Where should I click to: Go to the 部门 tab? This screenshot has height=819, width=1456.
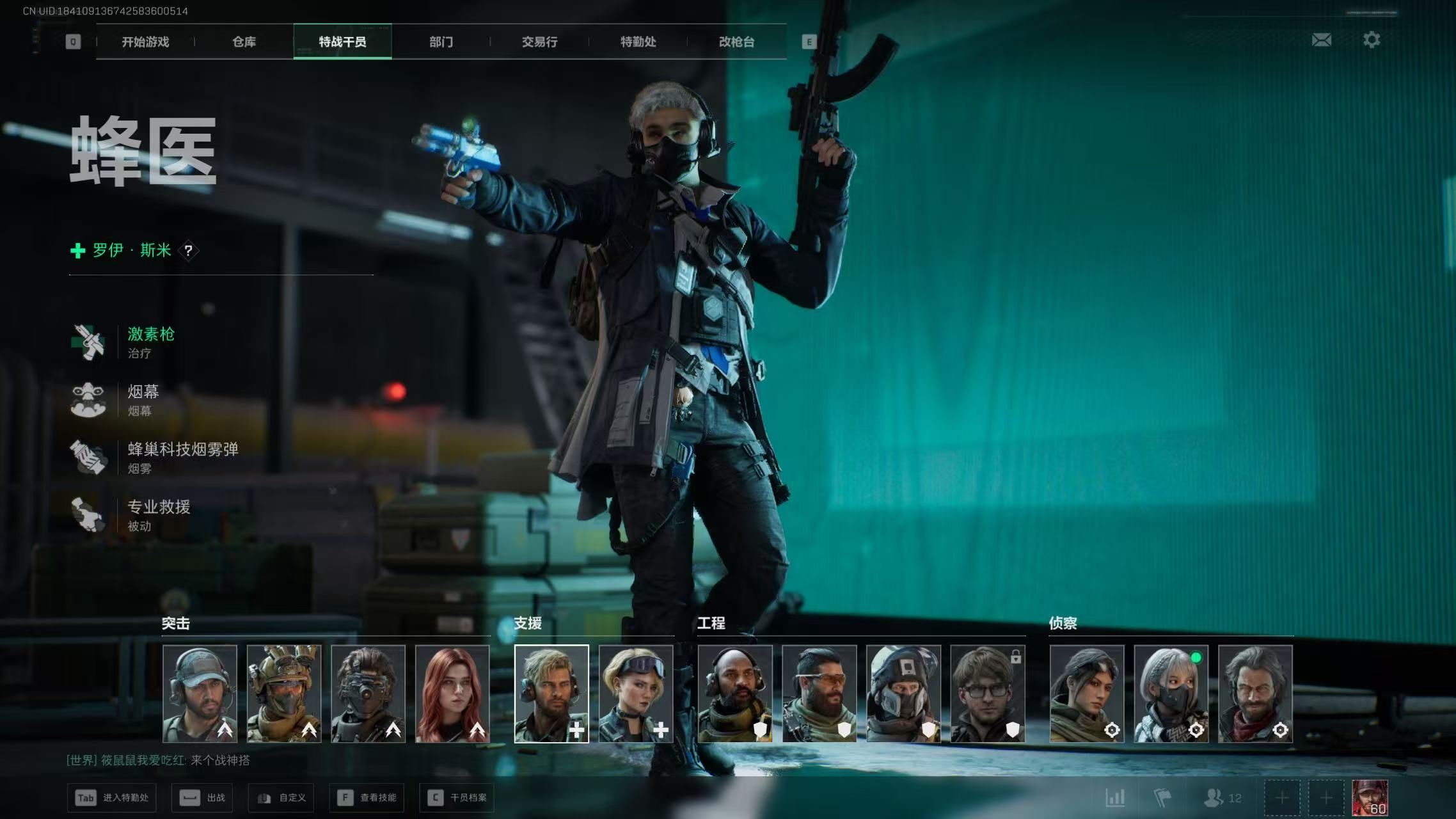(x=441, y=42)
